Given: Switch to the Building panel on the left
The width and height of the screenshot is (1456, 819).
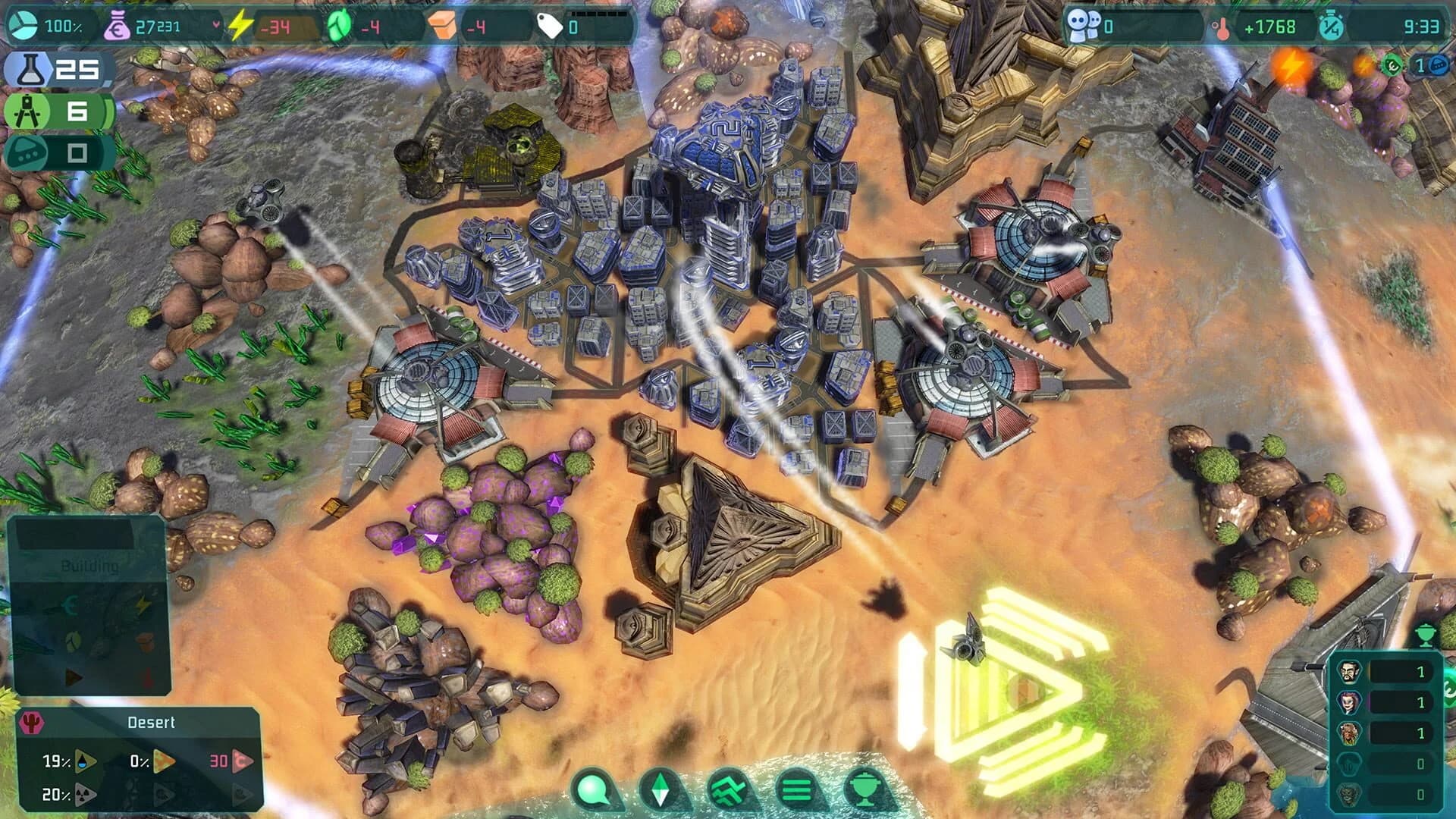Looking at the screenshot, I should click(x=91, y=566).
